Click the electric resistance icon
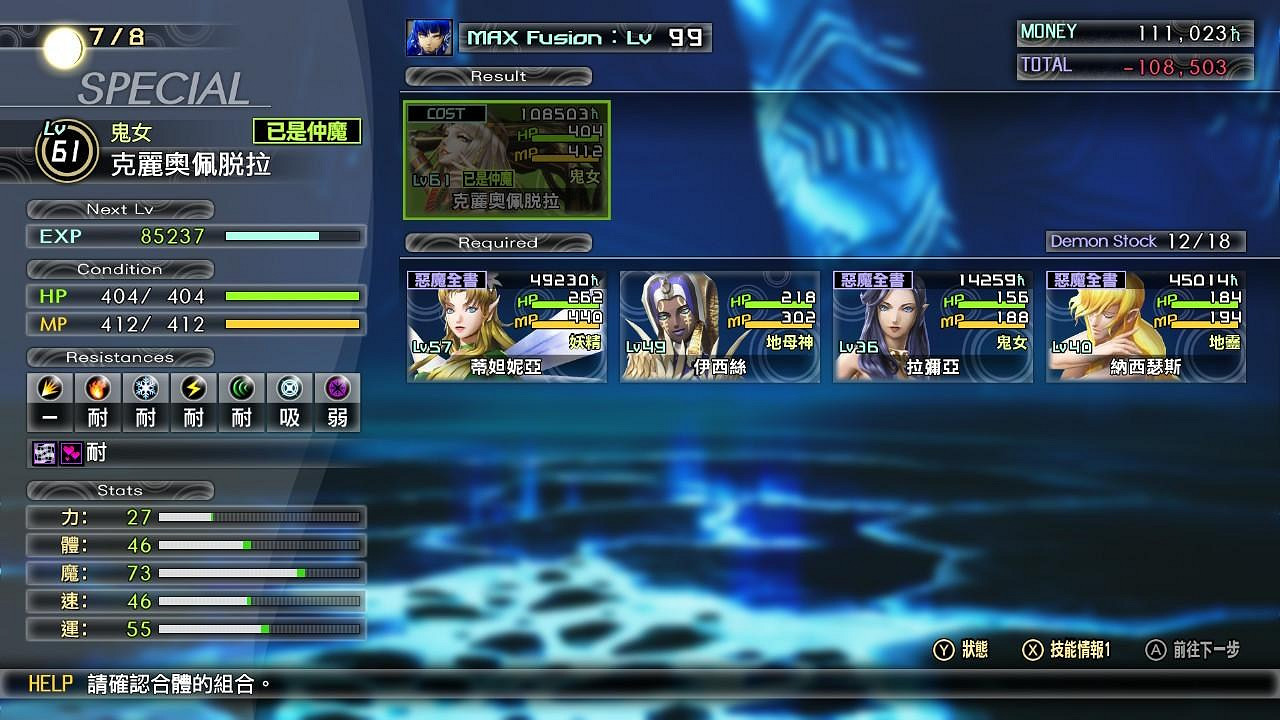 click(194, 388)
